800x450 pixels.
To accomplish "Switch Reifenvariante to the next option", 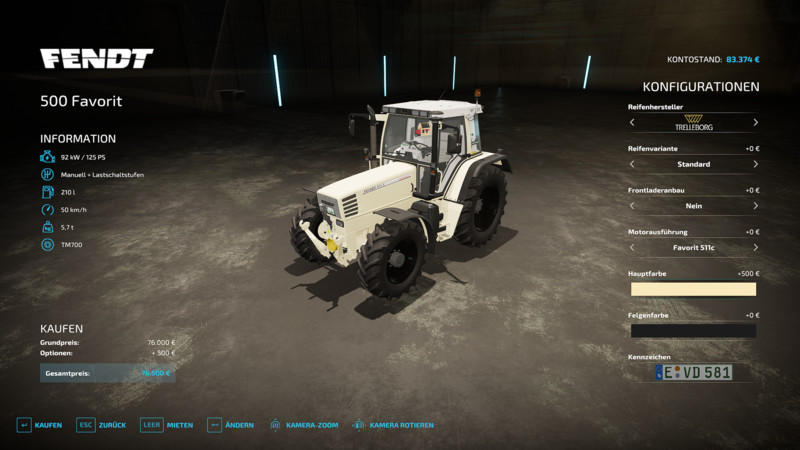I will point(755,164).
